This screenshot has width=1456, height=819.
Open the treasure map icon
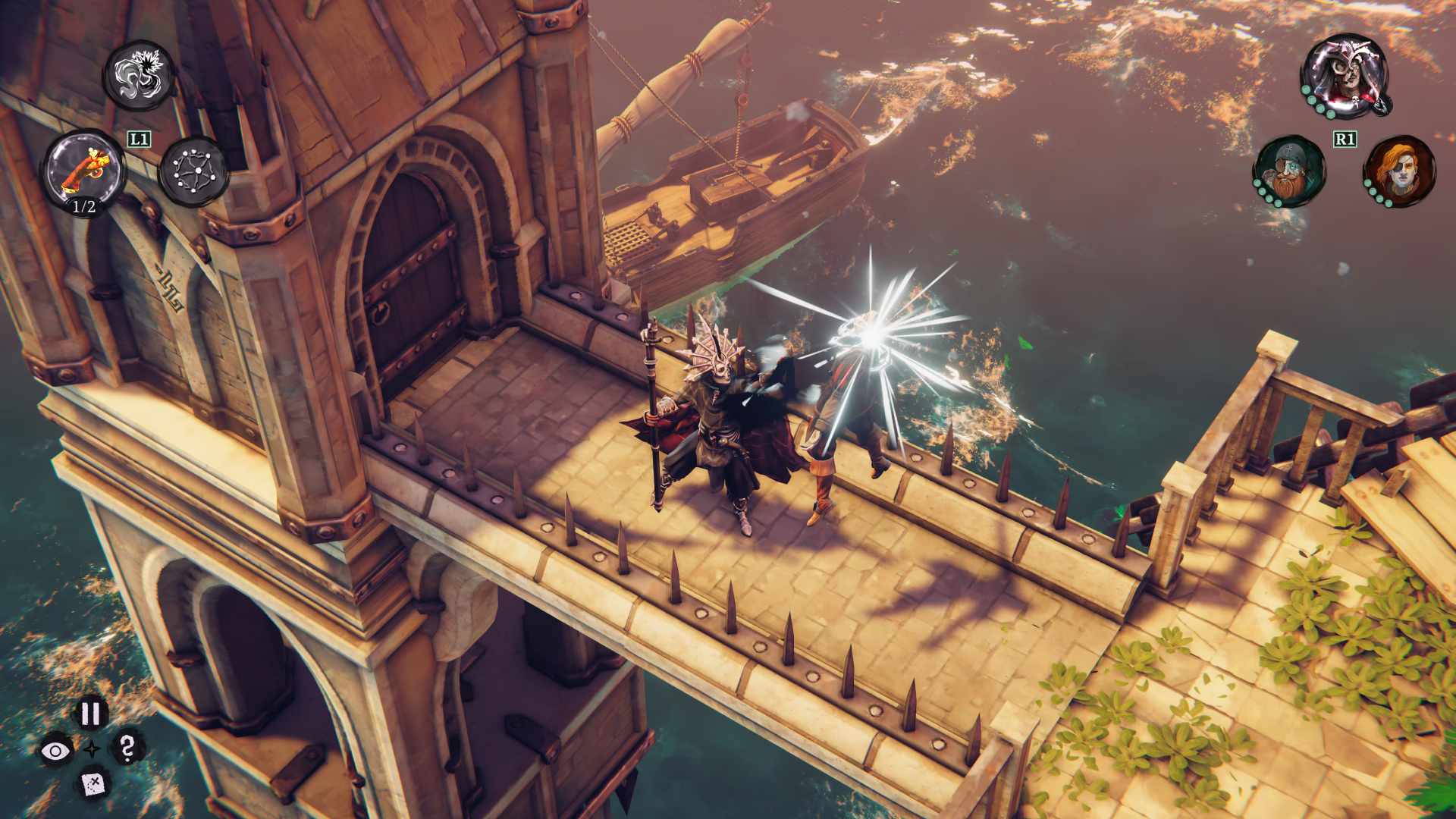pos(93,784)
